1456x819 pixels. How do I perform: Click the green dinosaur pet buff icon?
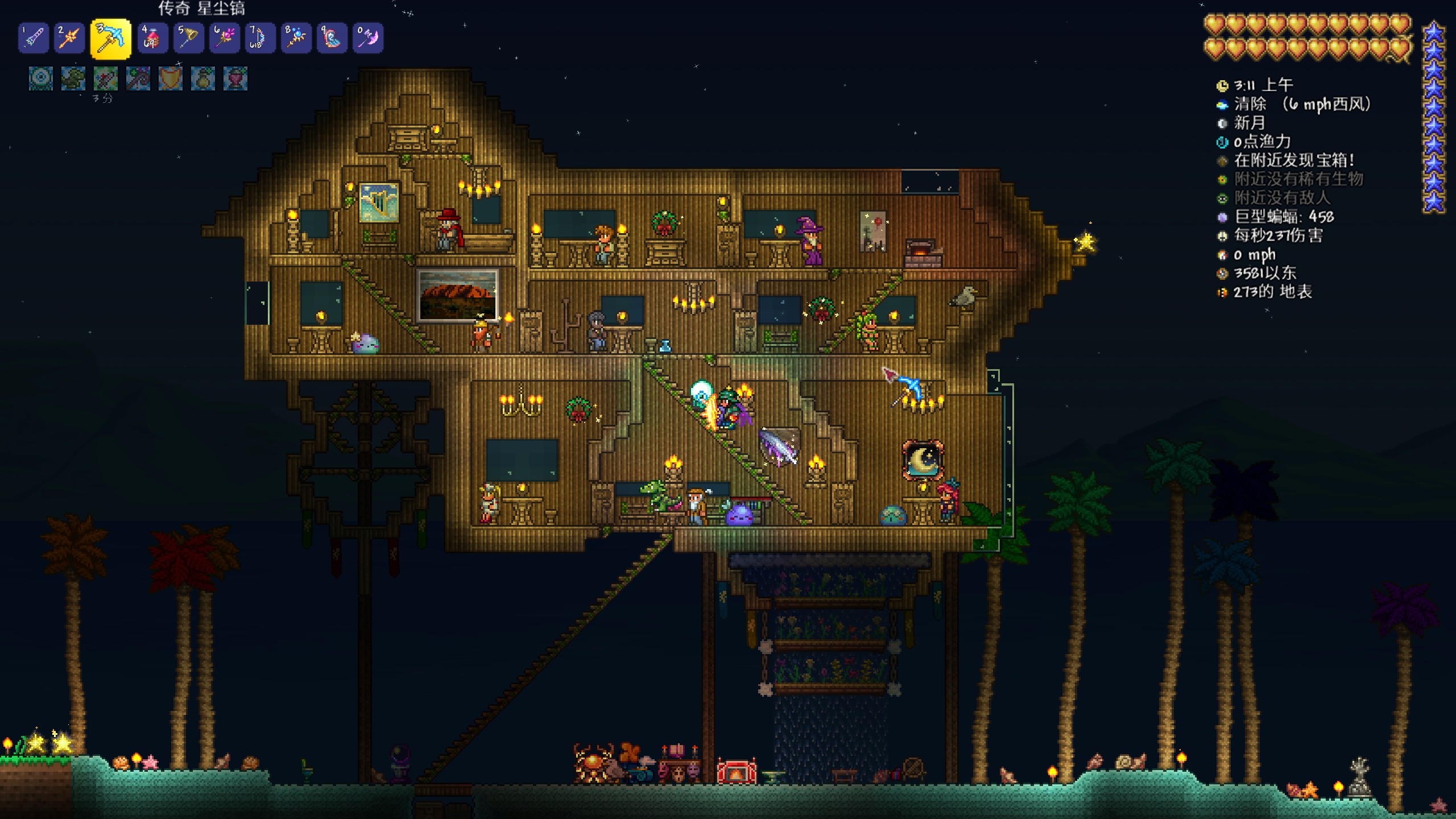pyautogui.click(x=73, y=78)
